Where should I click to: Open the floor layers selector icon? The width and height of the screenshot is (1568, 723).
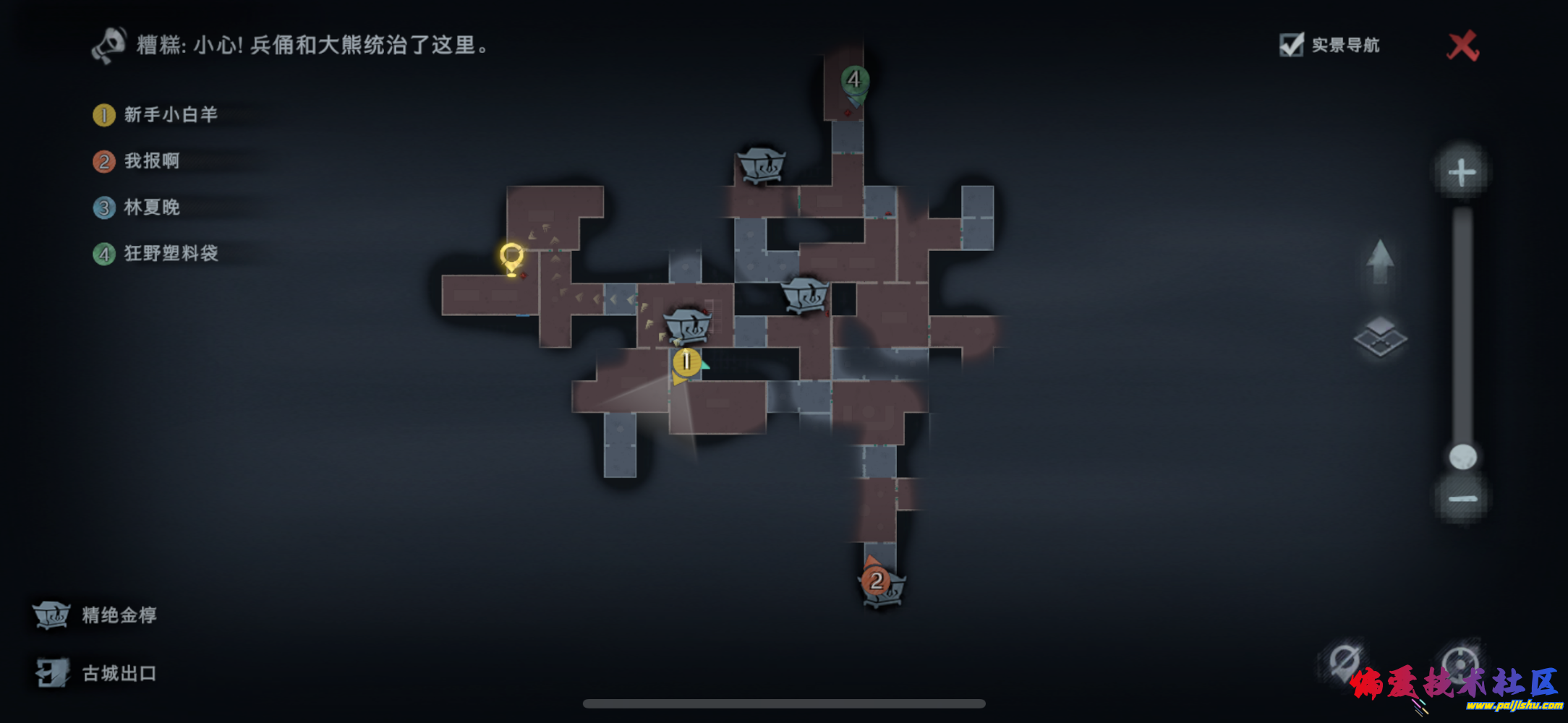pos(1380,337)
